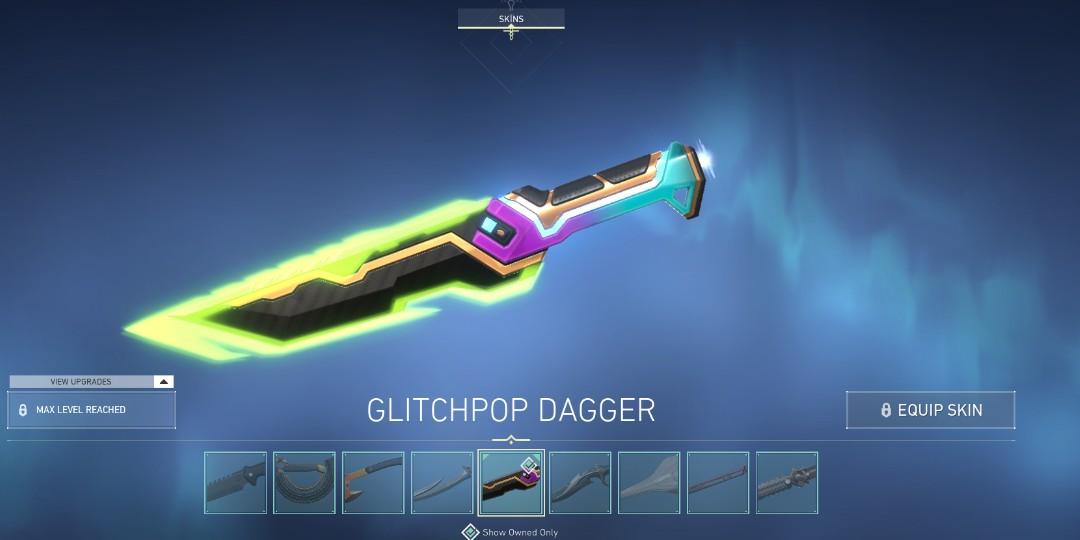This screenshot has width=1080, height=540.
Task: Select the Glitchpop Dagger thumbnail
Action: 511,483
